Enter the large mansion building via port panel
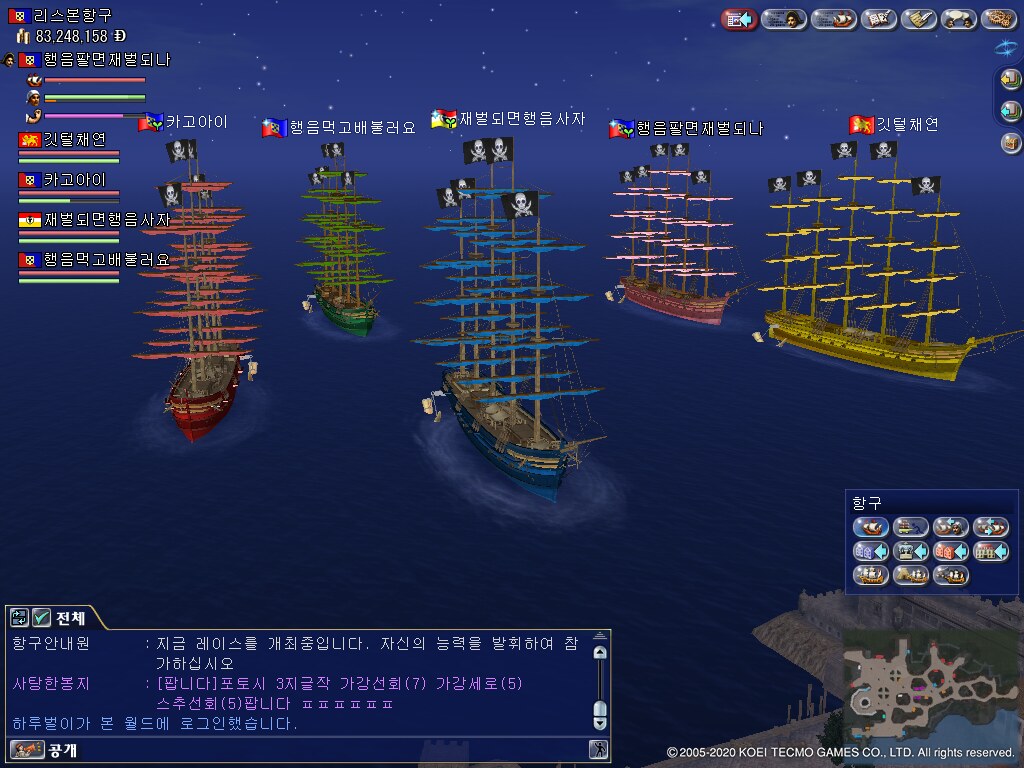1024x768 pixels. (x=990, y=551)
